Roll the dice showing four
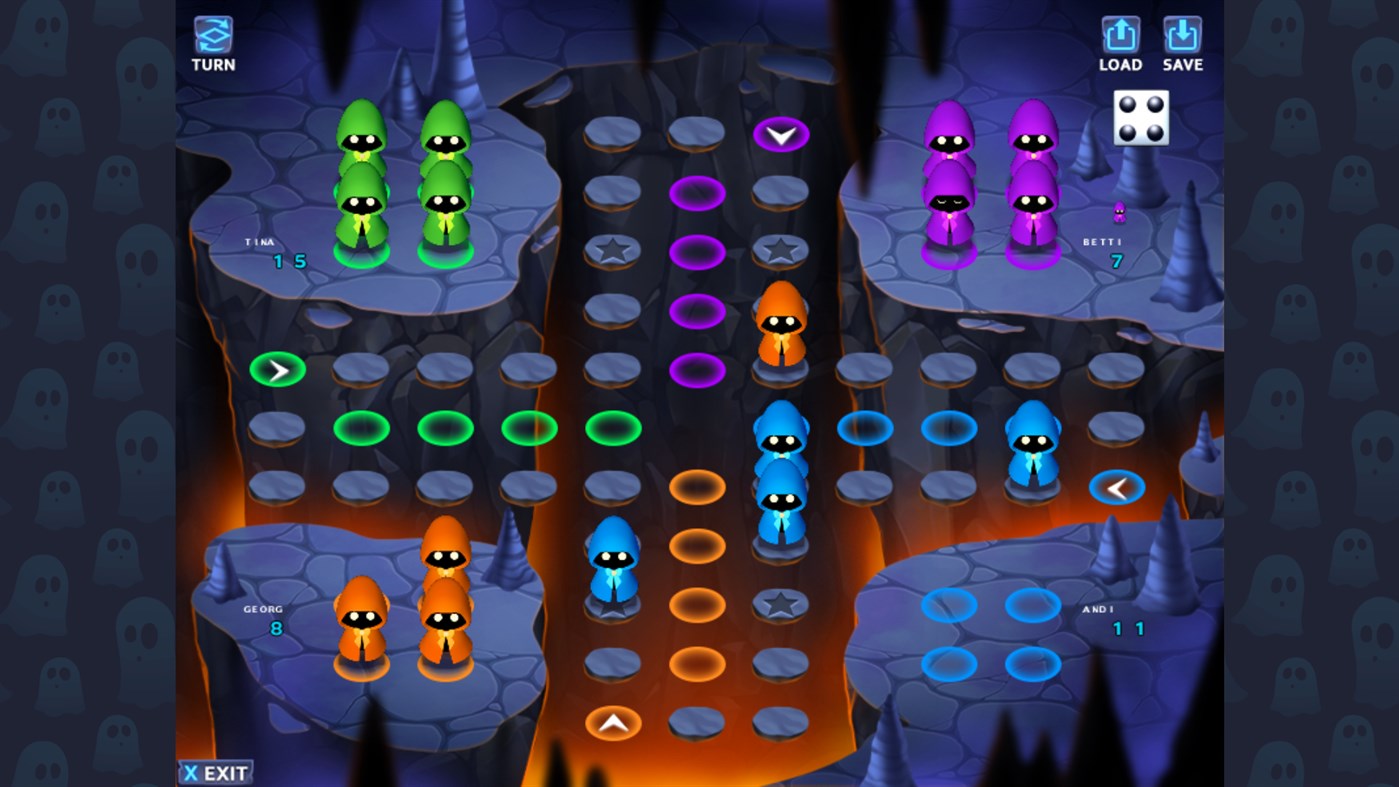 tap(1140, 117)
